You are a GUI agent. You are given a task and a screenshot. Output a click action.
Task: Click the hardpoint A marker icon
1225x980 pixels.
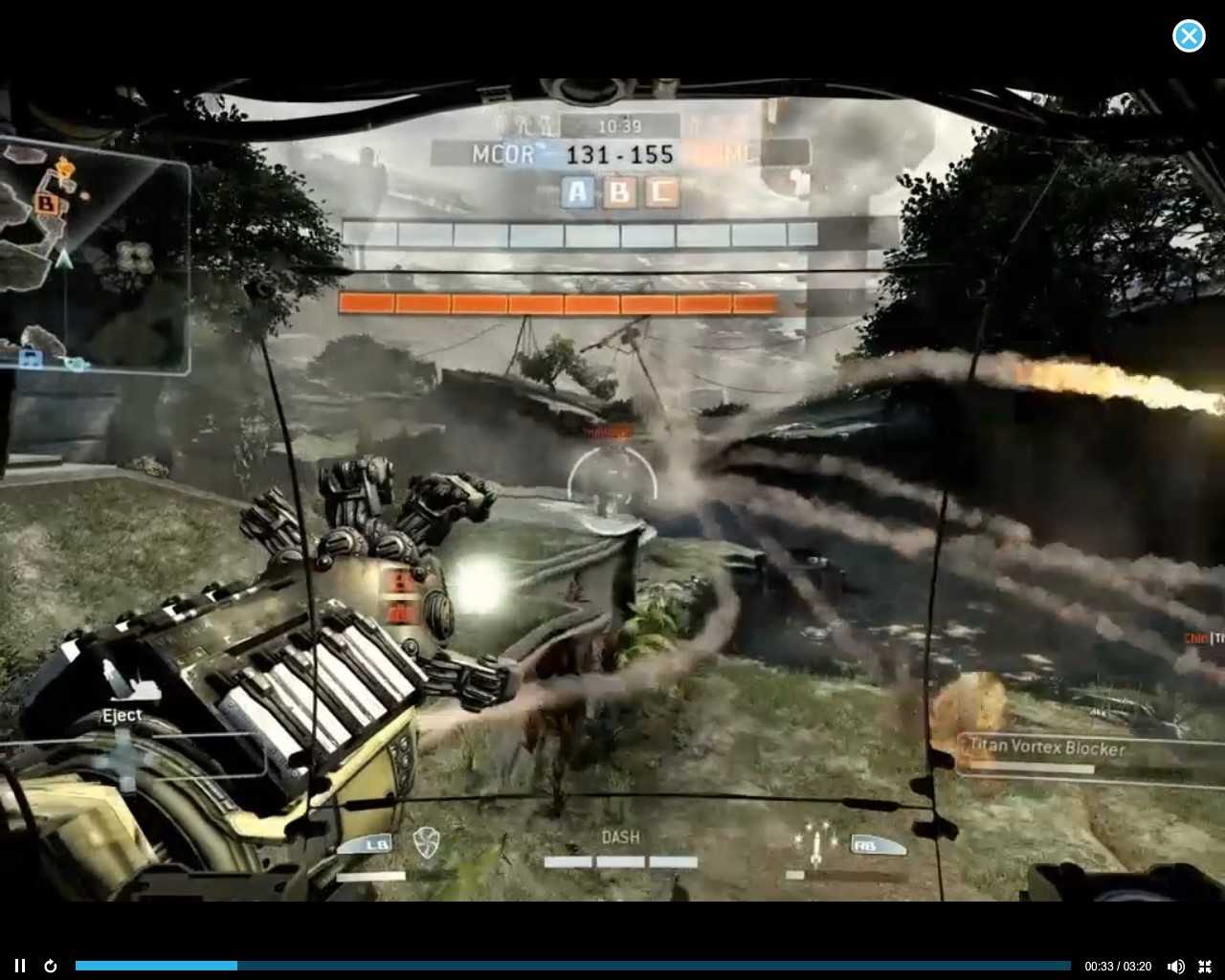click(x=578, y=191)
